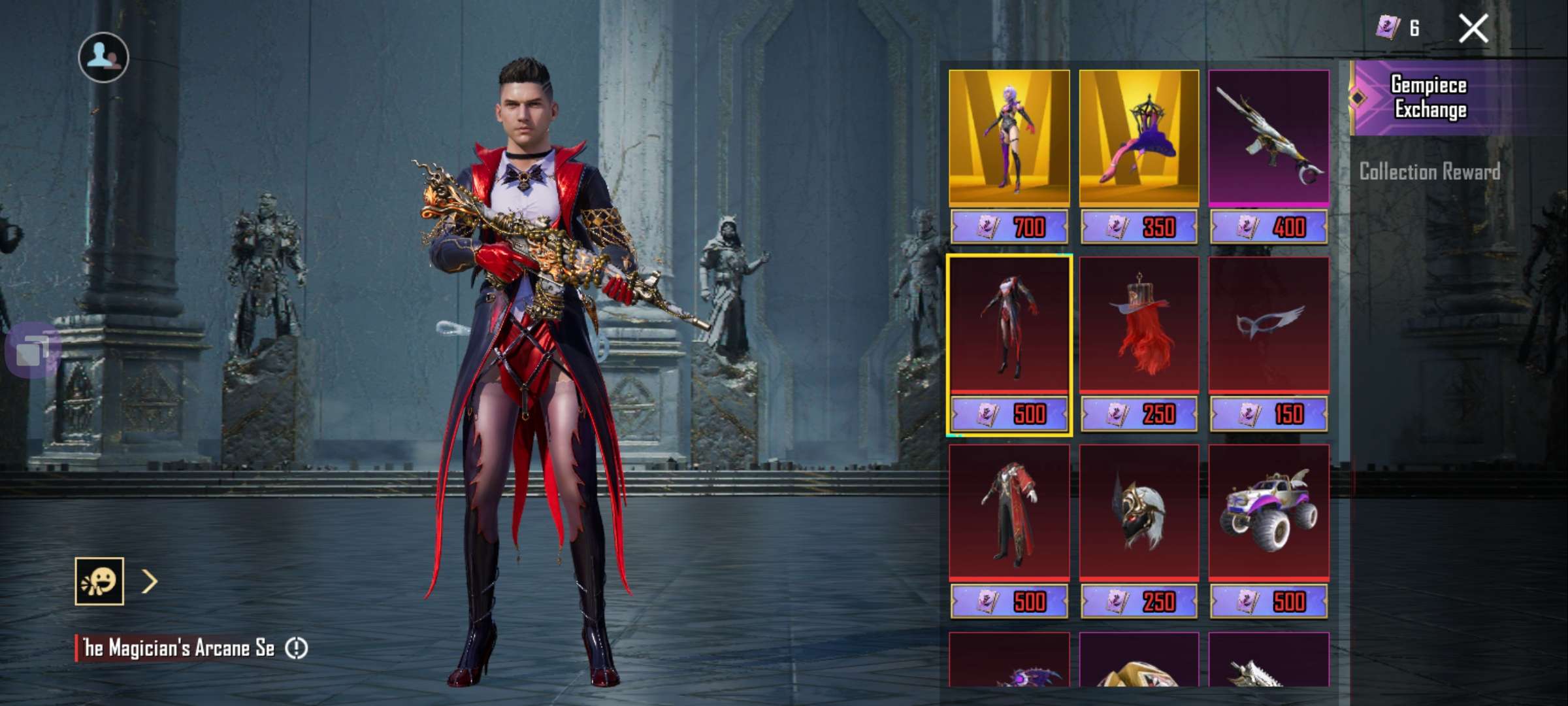This screenshot has width=1568, height=706.
Task: Tap the Gempiece currency counter icon
Action: [1388, 28]
